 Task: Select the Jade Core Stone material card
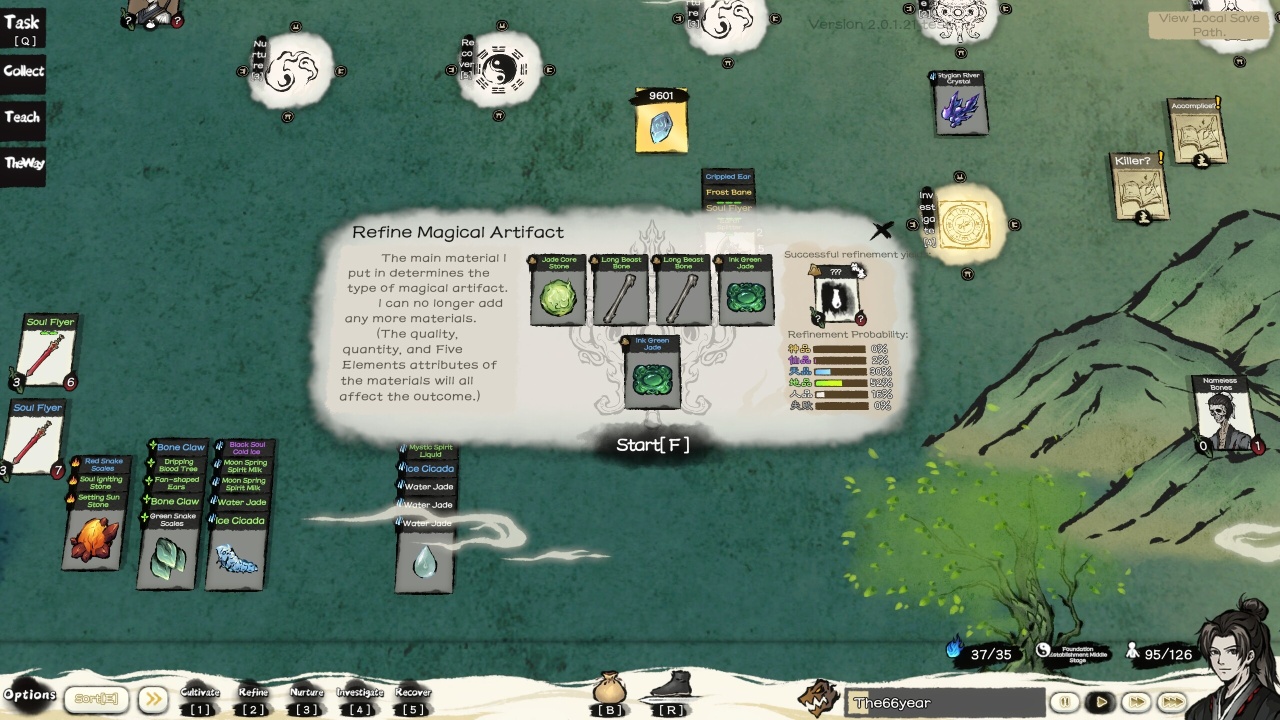[558, 291]
